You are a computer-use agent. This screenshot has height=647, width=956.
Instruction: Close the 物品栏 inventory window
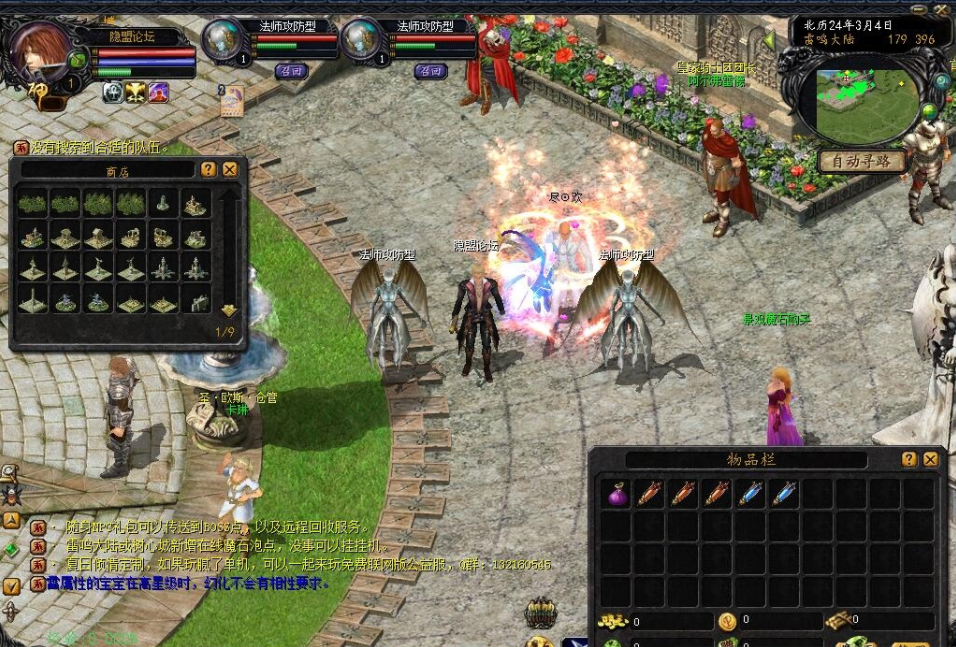tap(931, 459)
